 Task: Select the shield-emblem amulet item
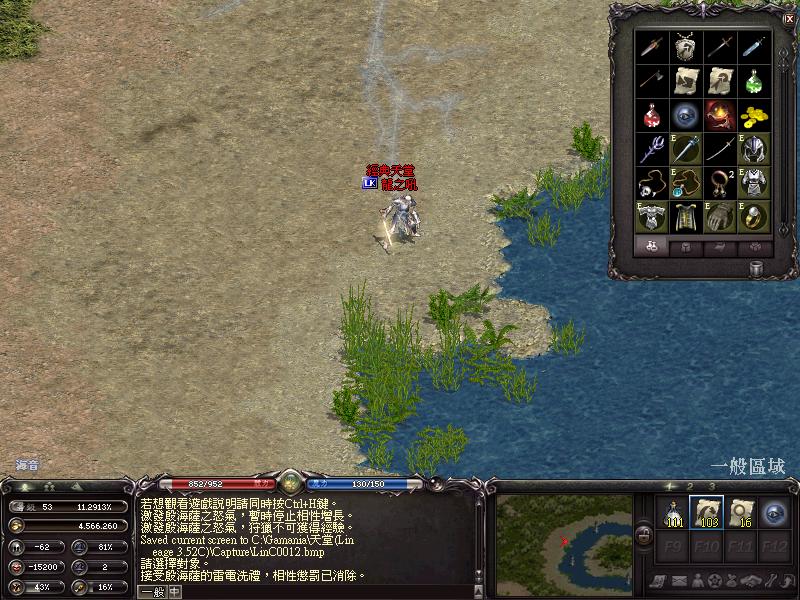pyautogui.click(x=686, y=46)
